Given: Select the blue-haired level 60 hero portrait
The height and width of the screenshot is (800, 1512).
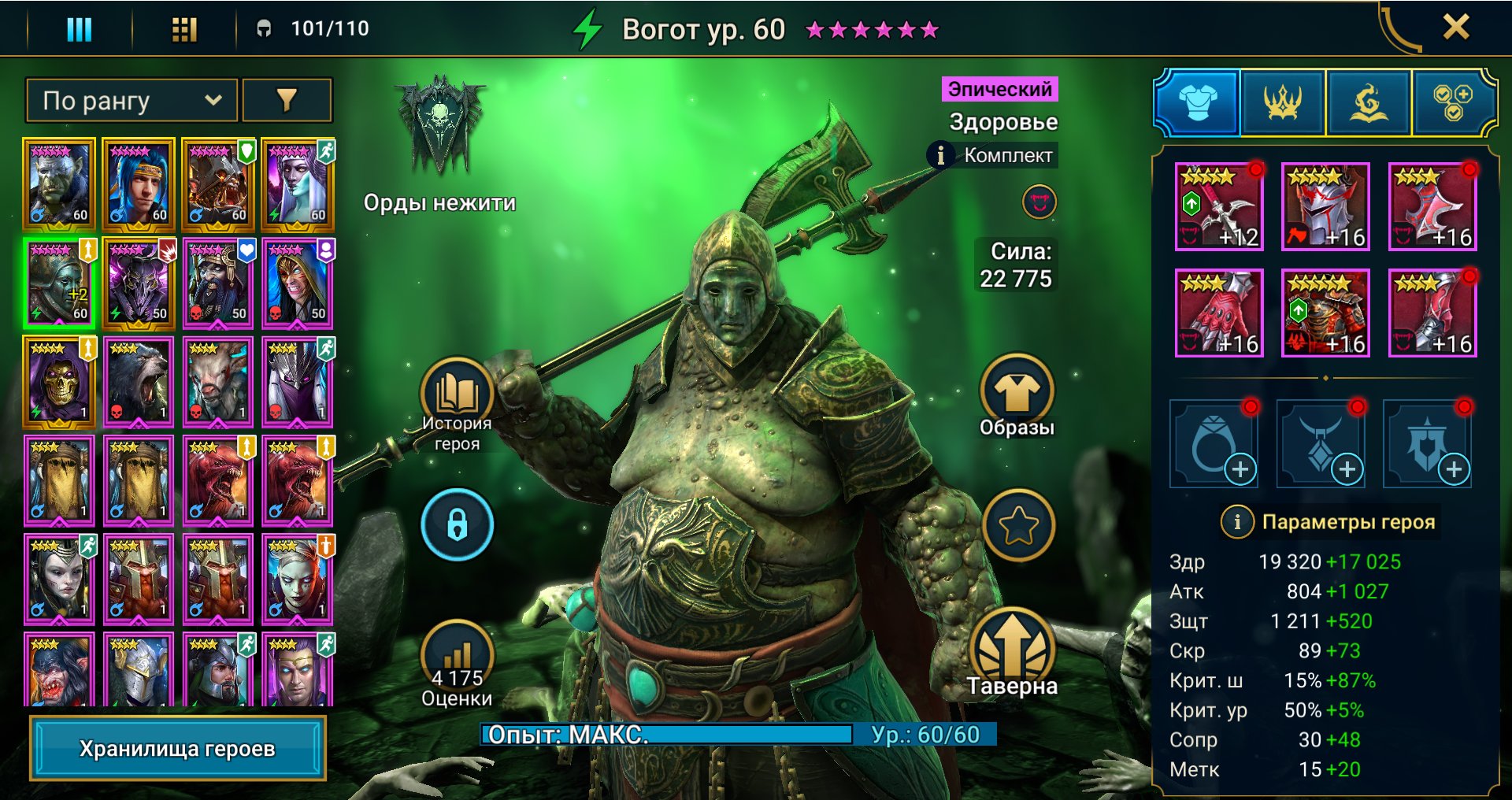Looking at the screenshot, I should coord(139,184).
